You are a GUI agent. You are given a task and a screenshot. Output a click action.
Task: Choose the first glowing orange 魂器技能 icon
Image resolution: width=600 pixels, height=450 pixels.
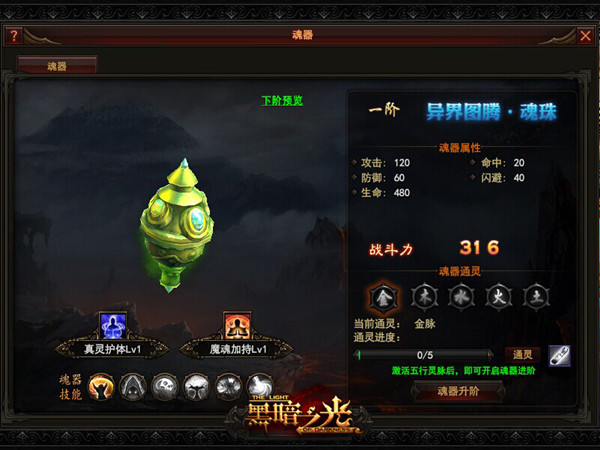tap(101, 385)
